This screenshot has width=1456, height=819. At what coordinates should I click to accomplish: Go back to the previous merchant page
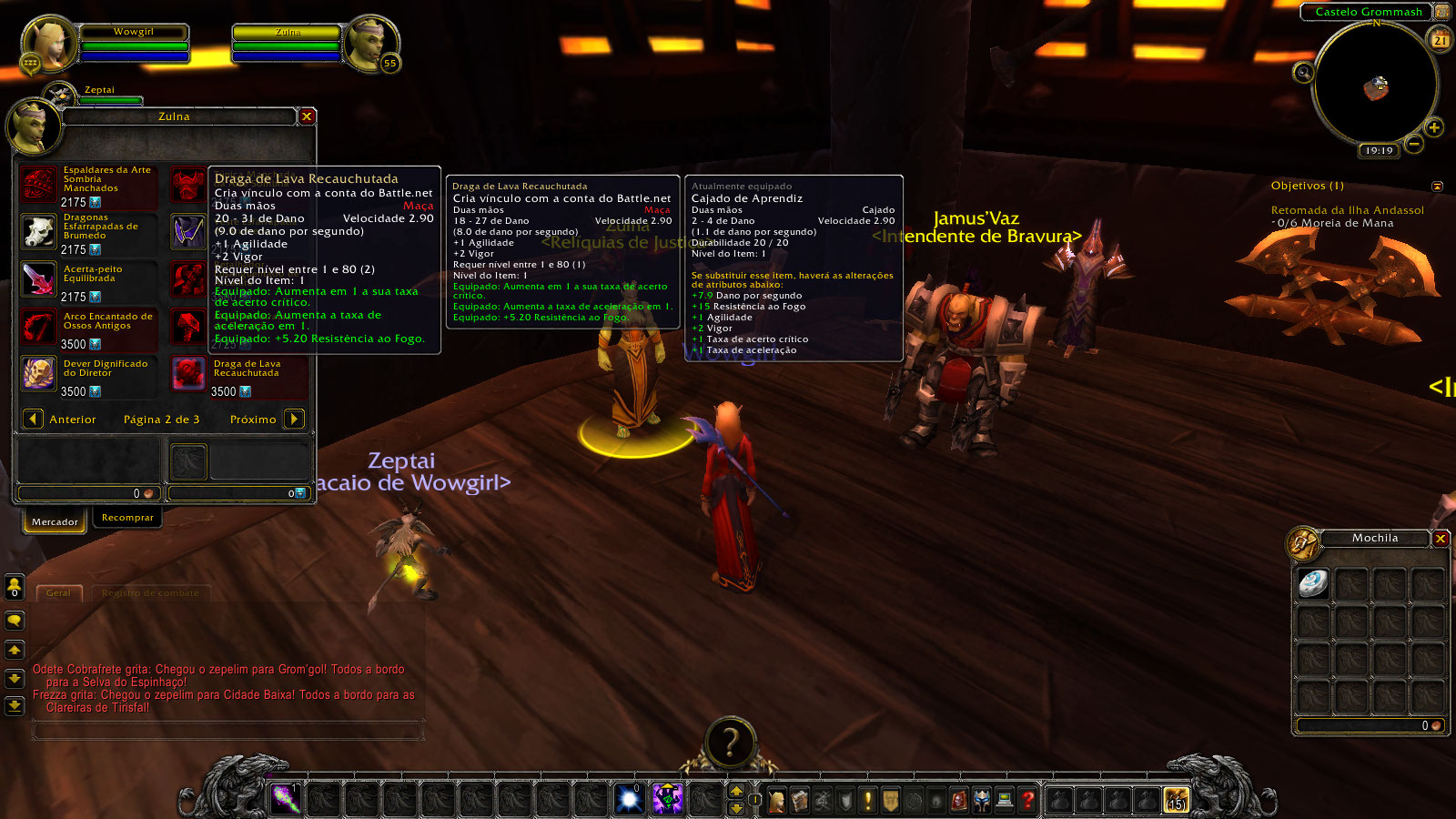pyautogui.click(x=34, y=419)
